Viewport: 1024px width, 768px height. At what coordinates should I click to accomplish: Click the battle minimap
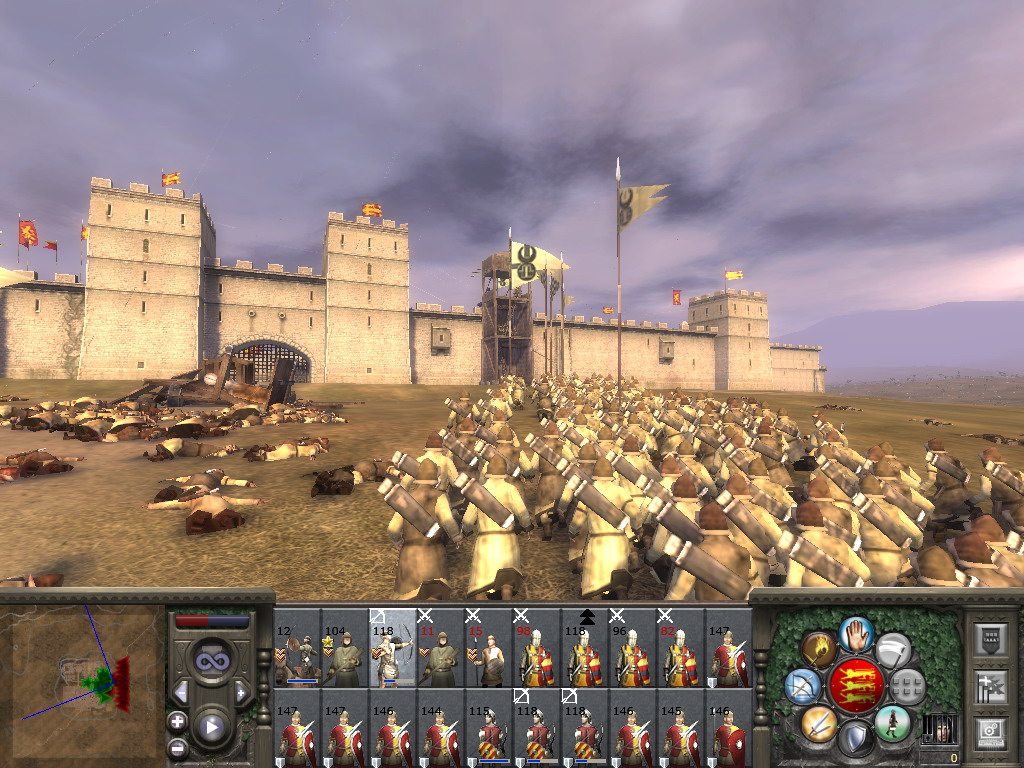click(82, 676)
